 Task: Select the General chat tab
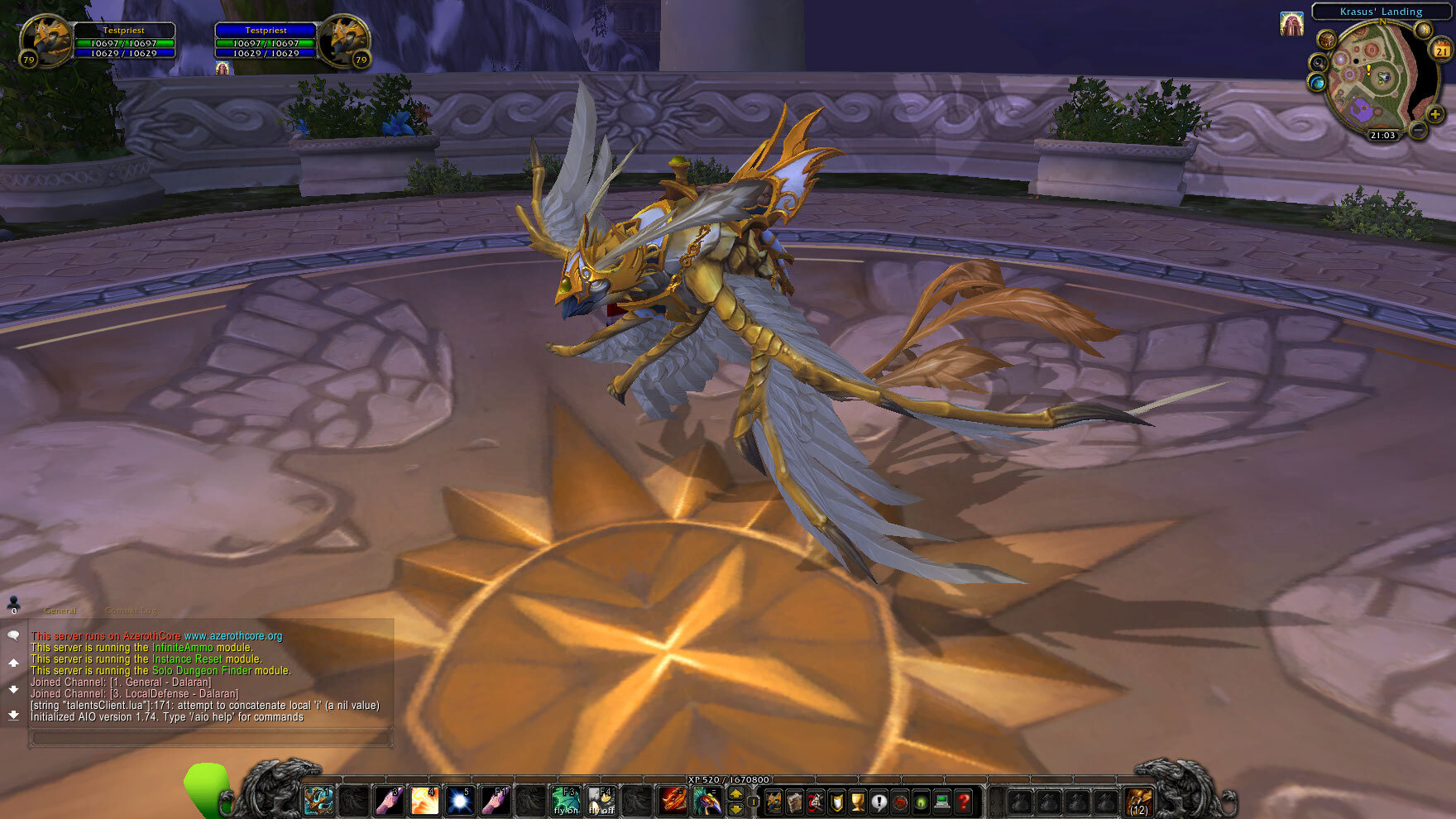click(60, 610)
